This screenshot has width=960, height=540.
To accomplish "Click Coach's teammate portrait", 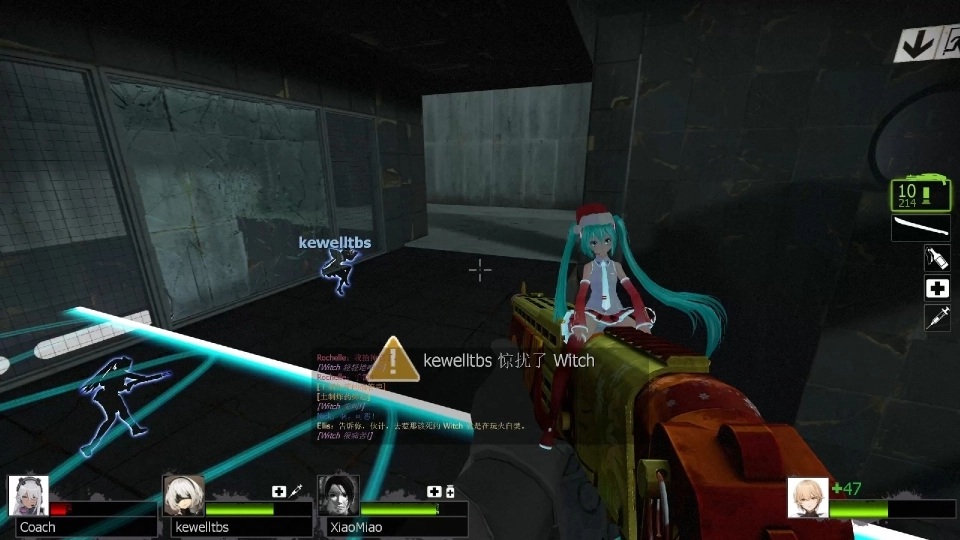I will coord(28,496).
